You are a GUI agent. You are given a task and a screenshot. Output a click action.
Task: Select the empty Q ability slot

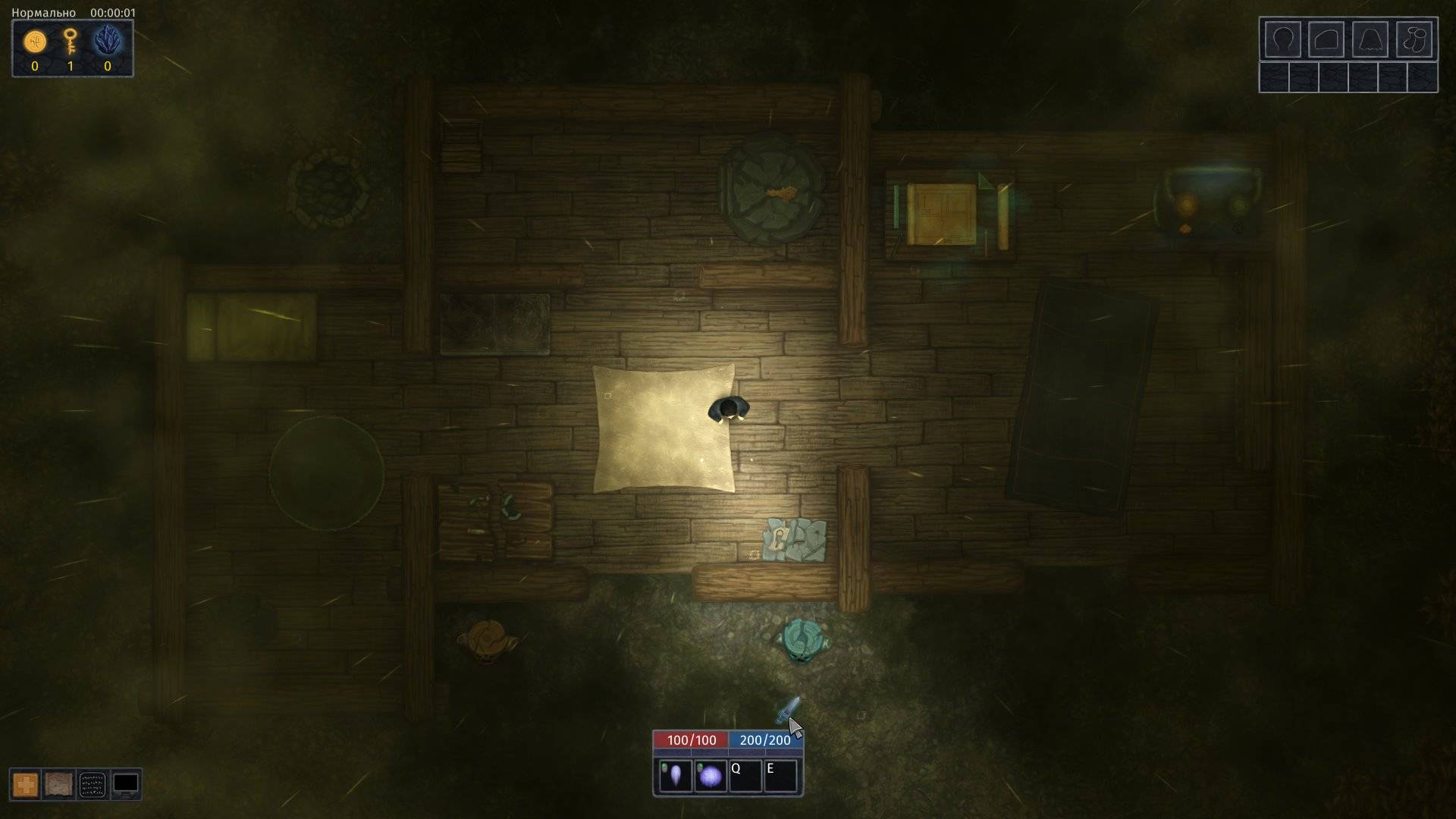pos(745,776)
